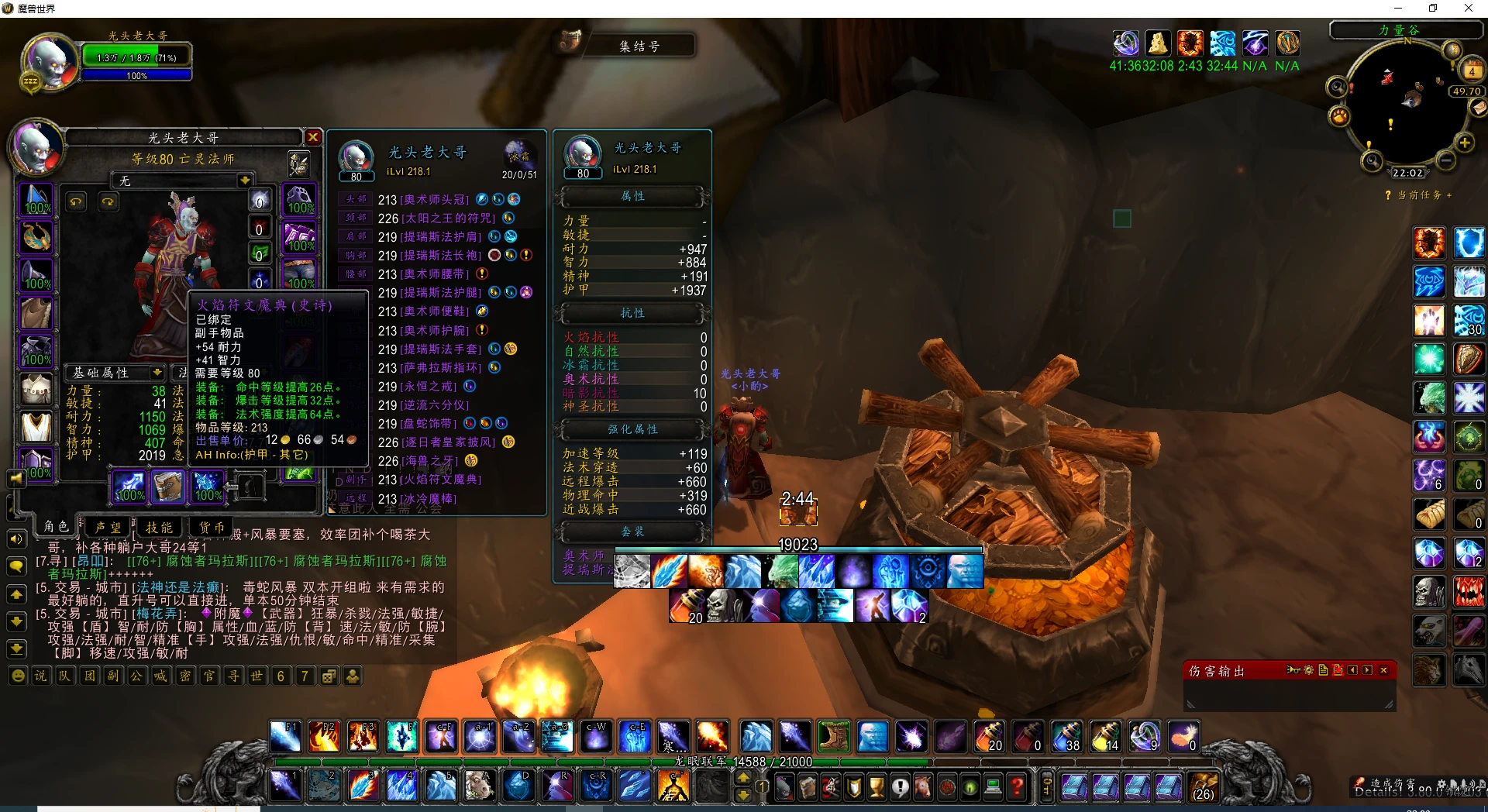Select the 喊 yell chat channel button

160,676
